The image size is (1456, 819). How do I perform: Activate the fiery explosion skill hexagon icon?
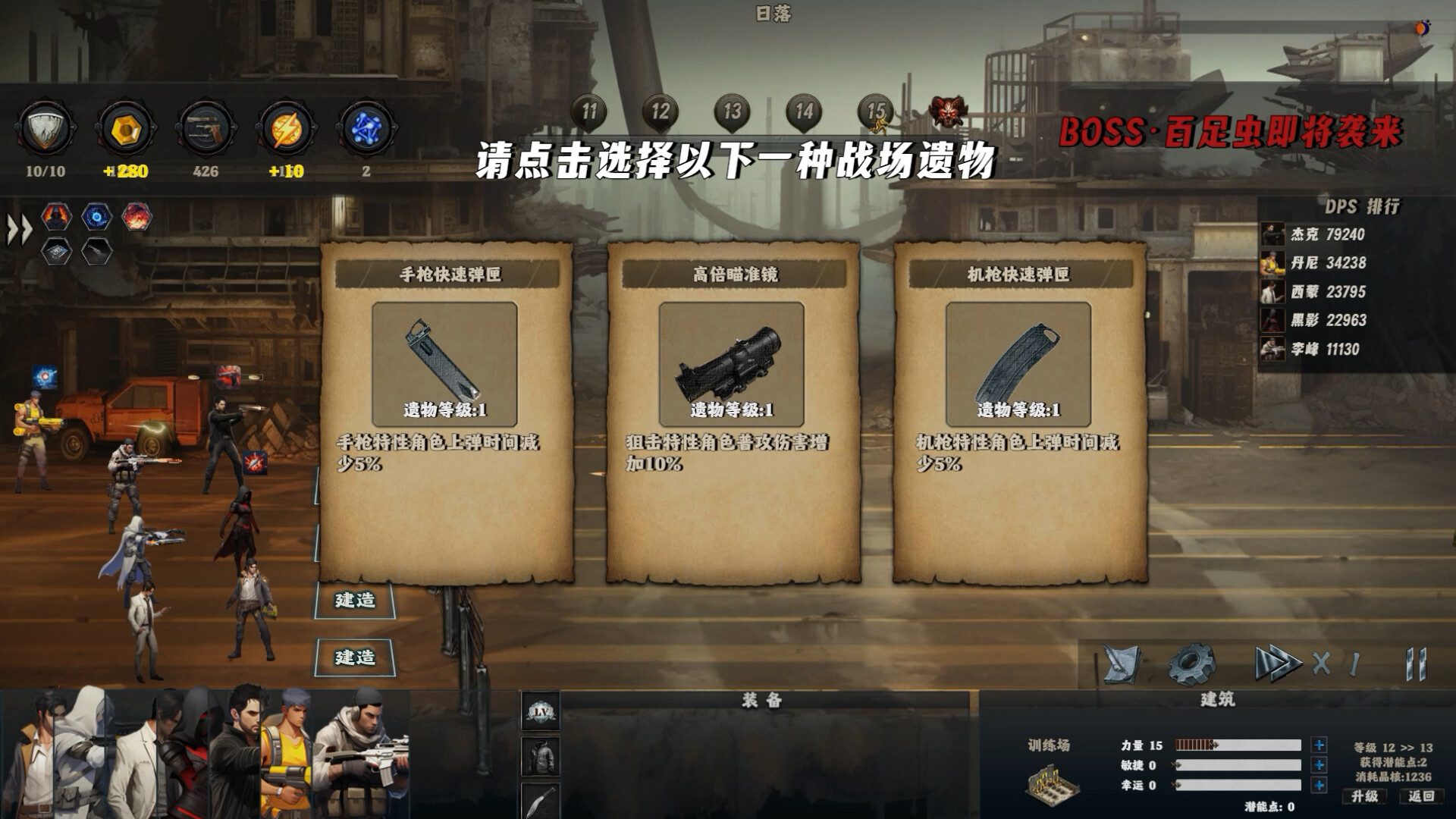tap(138, 216)
